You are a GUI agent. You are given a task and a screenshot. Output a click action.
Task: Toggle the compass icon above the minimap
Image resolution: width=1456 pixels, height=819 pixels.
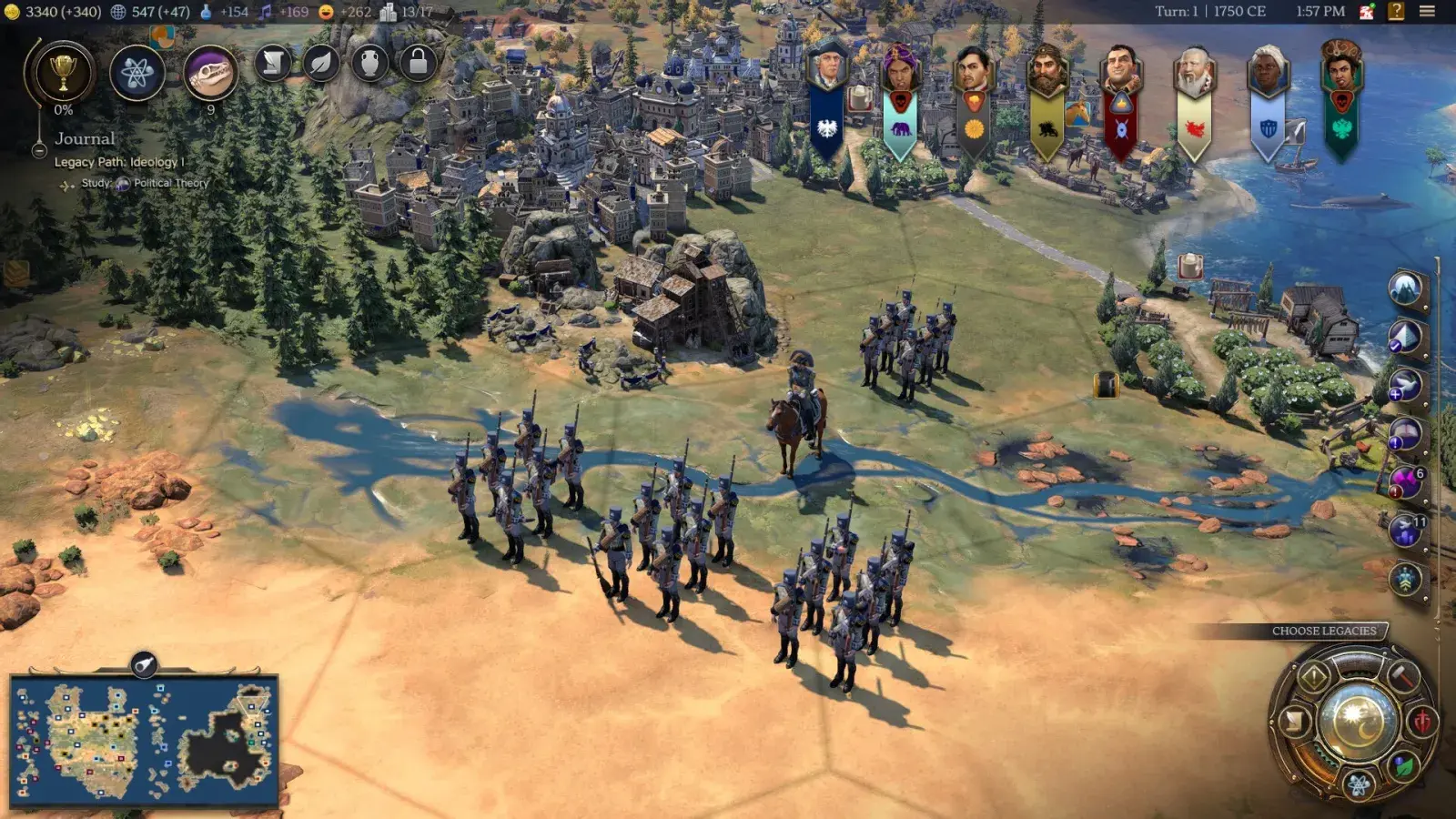143,664
